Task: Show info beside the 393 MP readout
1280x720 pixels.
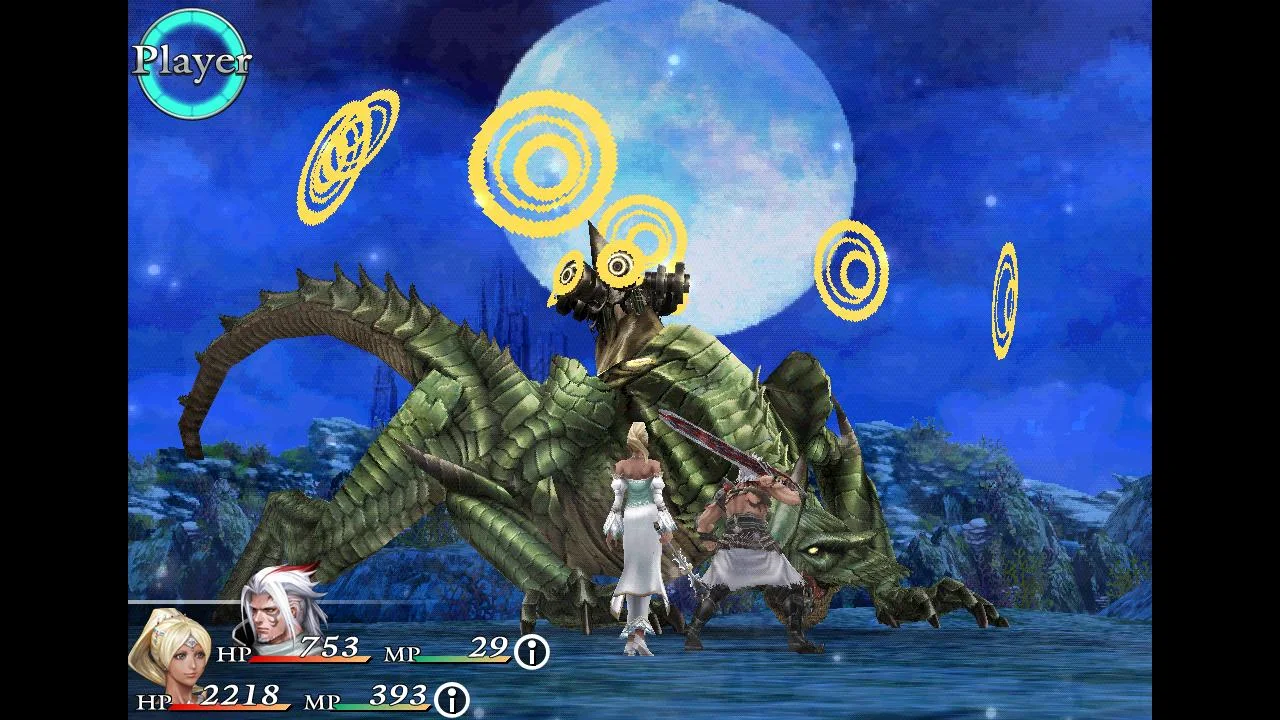Action: pyautogui.click(x=452, y=697)
